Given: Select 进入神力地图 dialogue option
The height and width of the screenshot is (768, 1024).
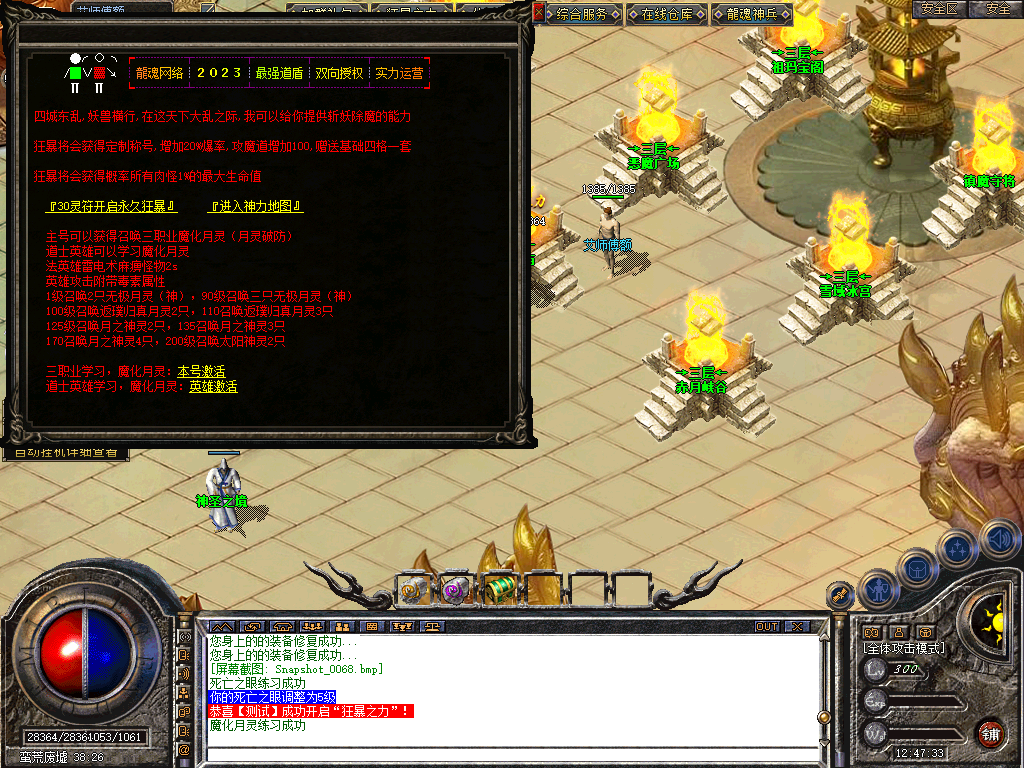Looking at the screenshot, I should click(x=255, y=207).
